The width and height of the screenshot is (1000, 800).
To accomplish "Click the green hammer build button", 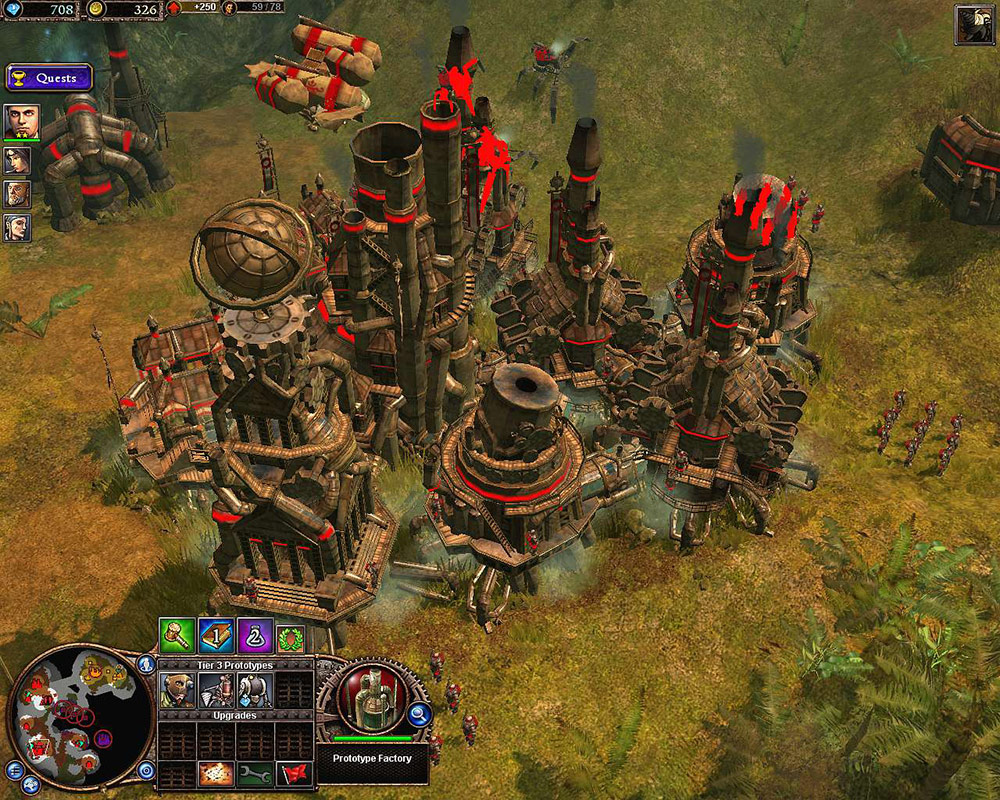I will (x=176, y=636).
